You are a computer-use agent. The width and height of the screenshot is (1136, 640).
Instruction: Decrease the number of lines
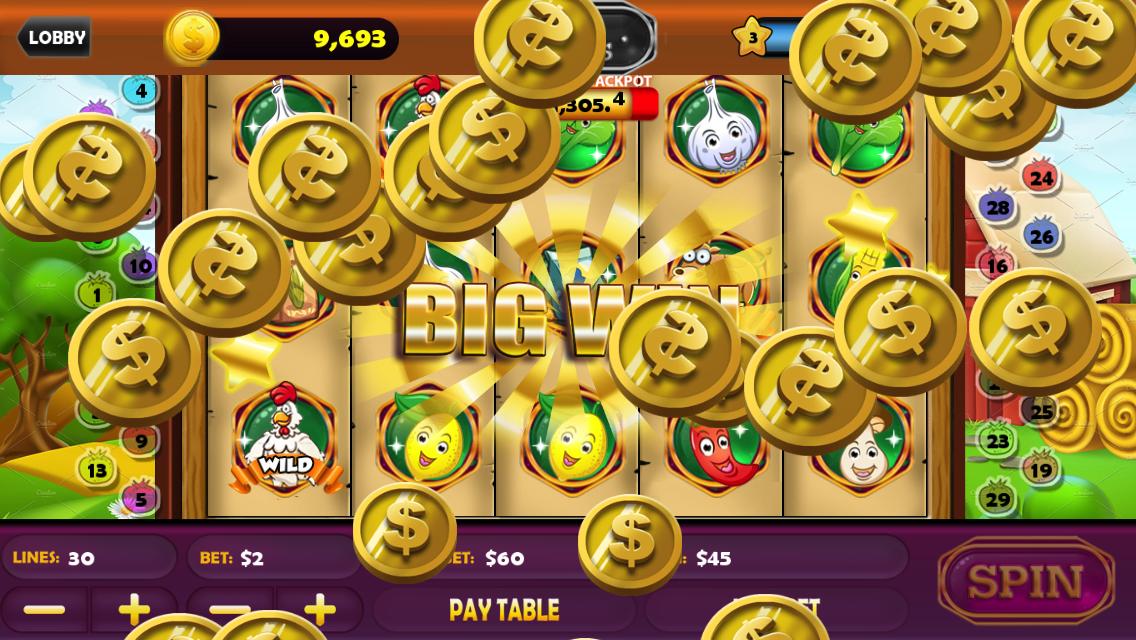[x=44, y=609]
